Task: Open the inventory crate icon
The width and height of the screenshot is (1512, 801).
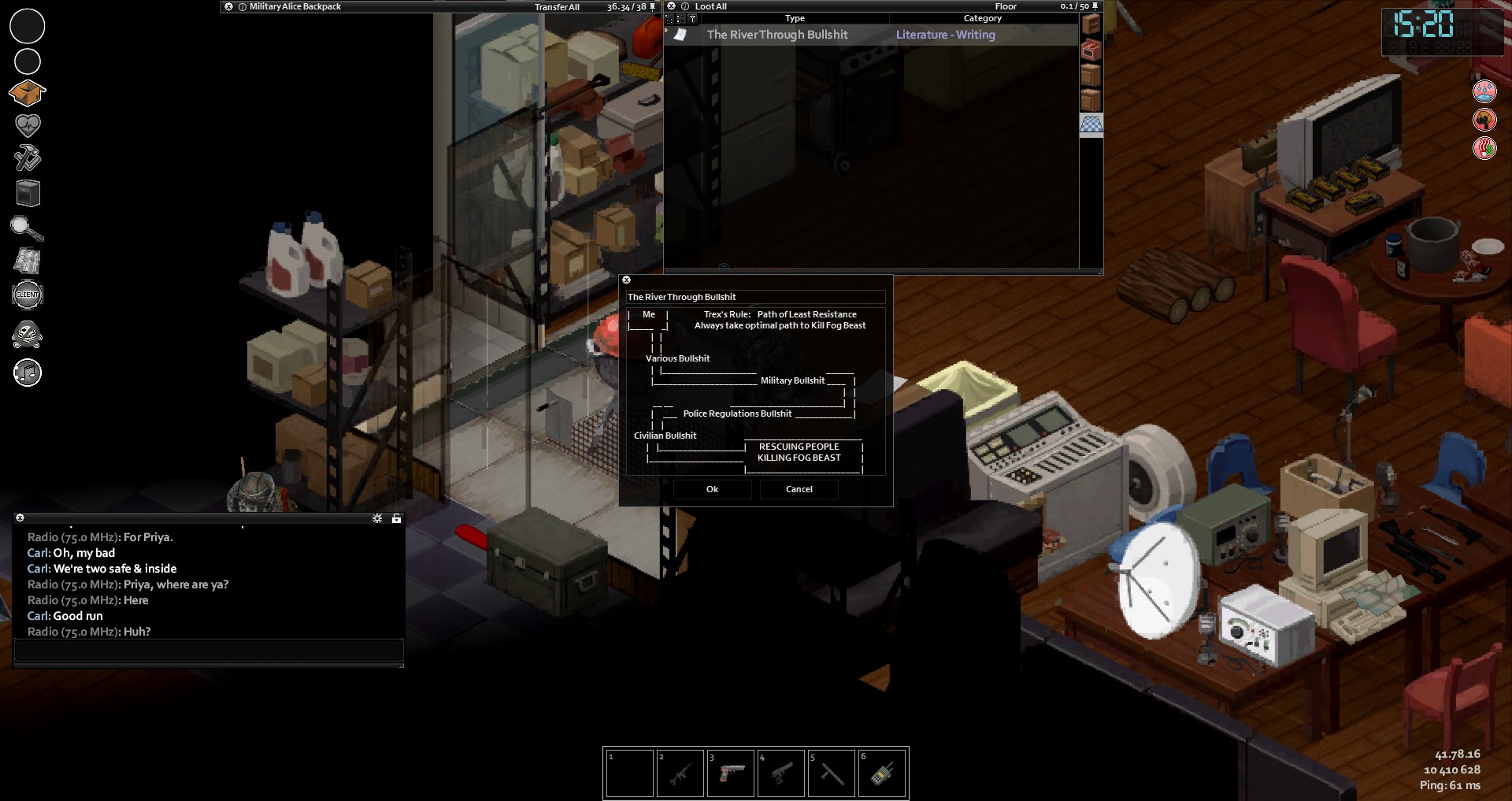Action: pyautogui.click(x=27, y=93)
